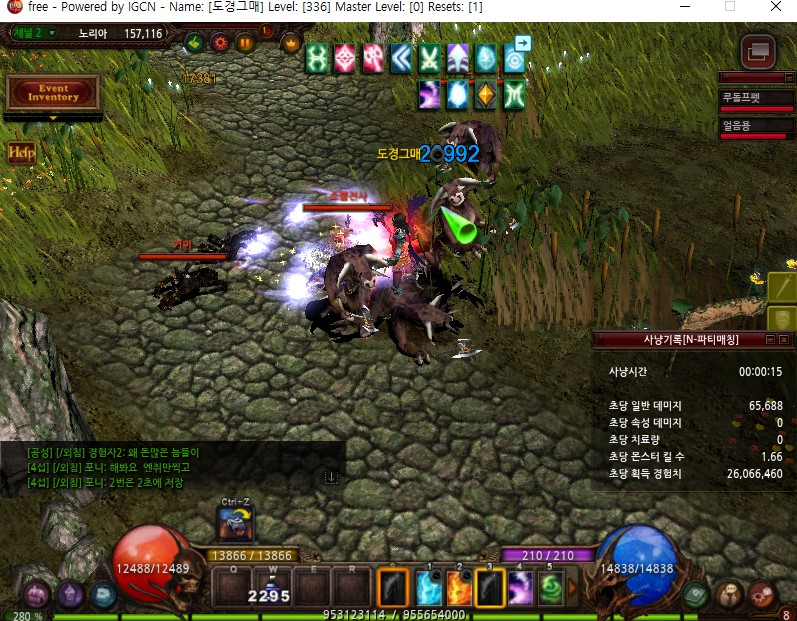Click the orange pause icon
The width and height of the screenshot is (797, 621).
click(244, 43)
